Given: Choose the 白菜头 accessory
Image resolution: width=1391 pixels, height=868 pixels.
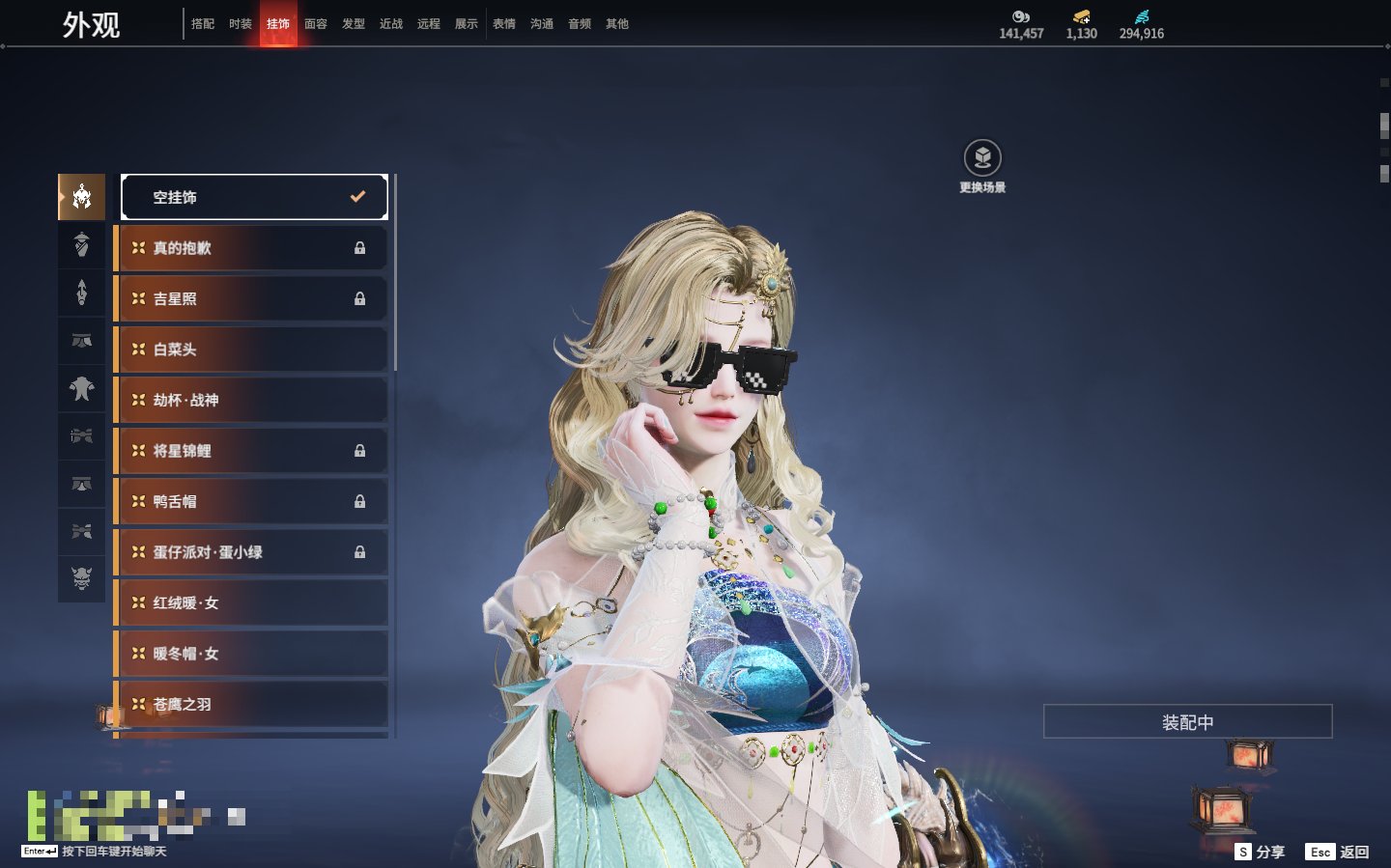Looking at the screenshot, I should click(x=251, y=350).
